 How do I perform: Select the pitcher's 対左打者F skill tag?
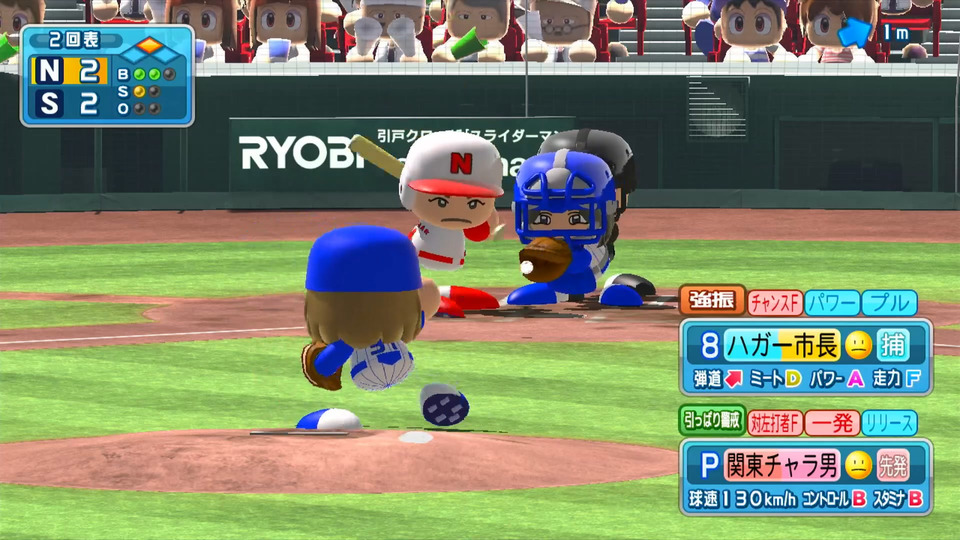pos(775,422)
